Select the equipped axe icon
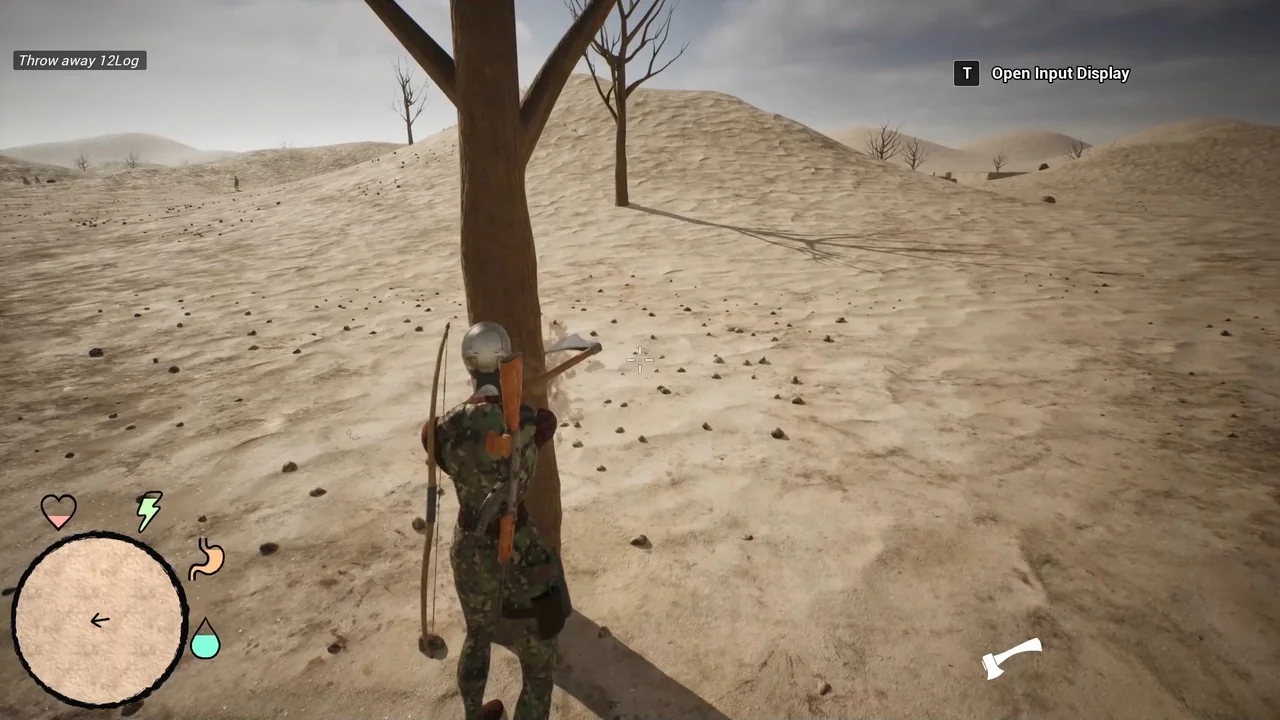 (1012, 659)
